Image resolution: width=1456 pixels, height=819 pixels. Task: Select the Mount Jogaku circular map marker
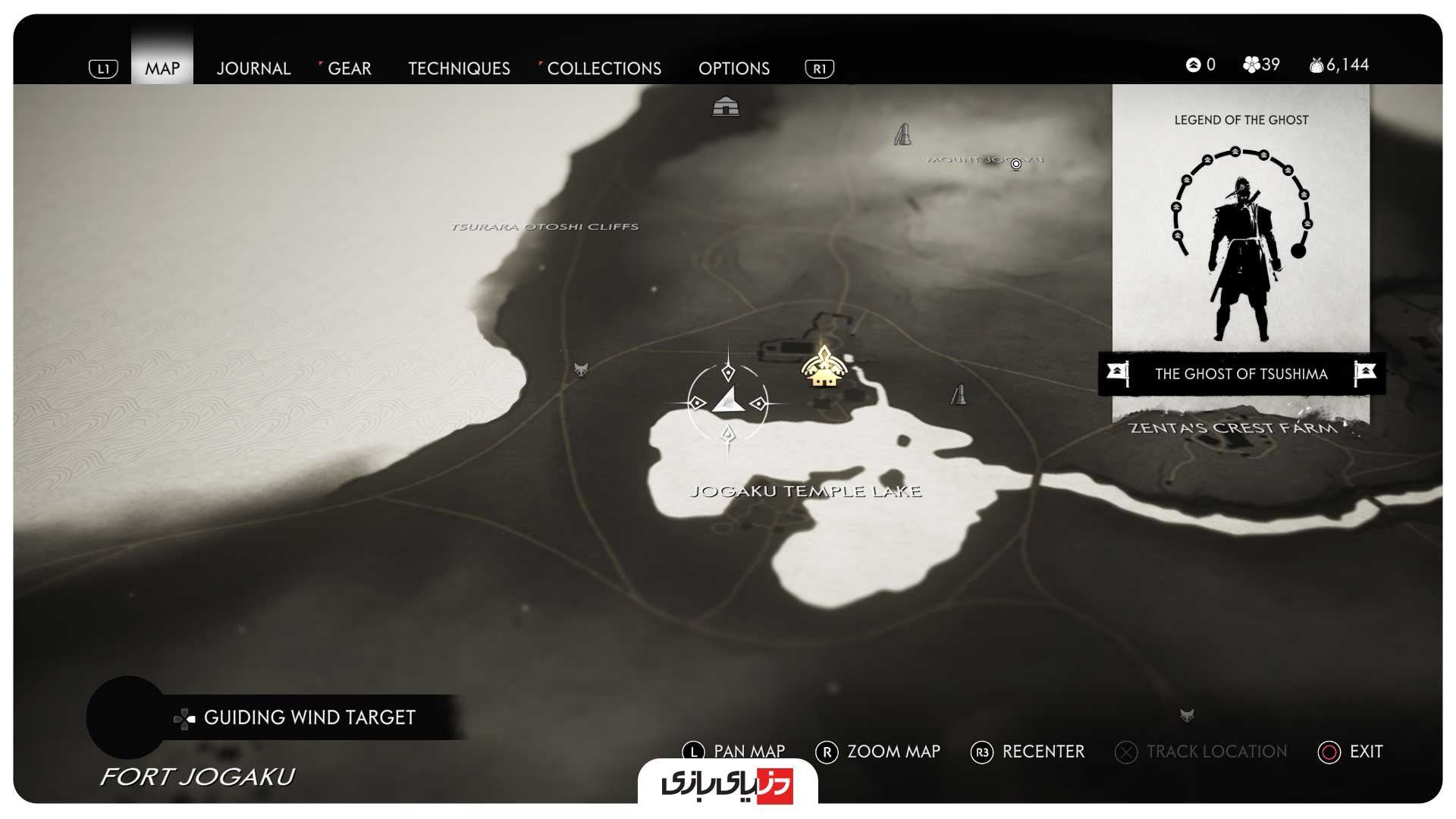[1016, 164]
